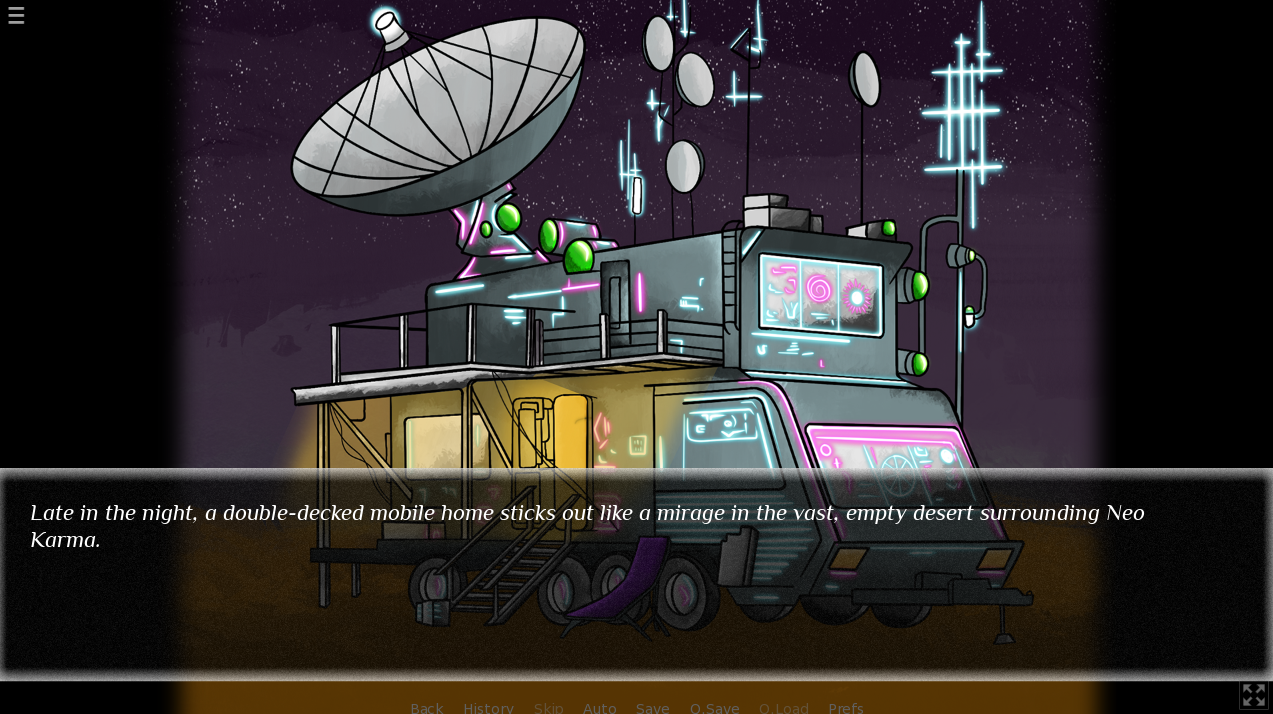1273x714 pixels.
Task: Toggle fullscreen with the expand icon
Action: pos(1253,695)
